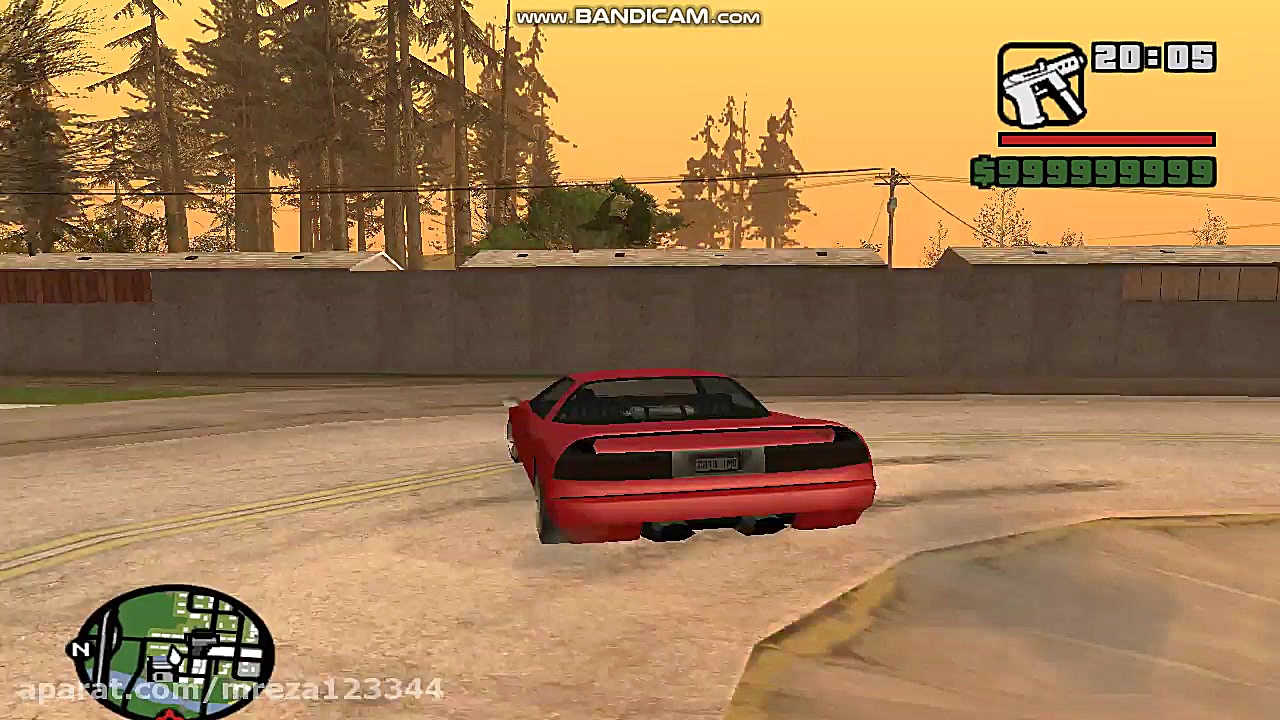
Task: Expand the weapon selection display
Action: pos(1043,85)
